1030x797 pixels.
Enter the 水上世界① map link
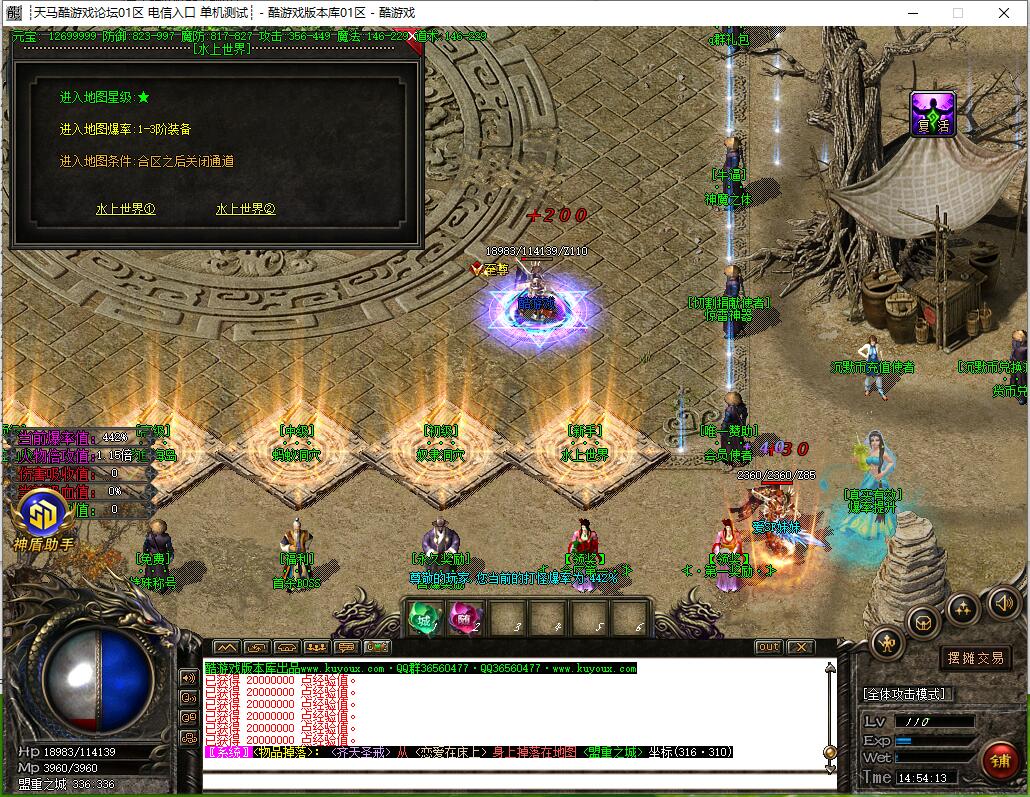point(126,209)
